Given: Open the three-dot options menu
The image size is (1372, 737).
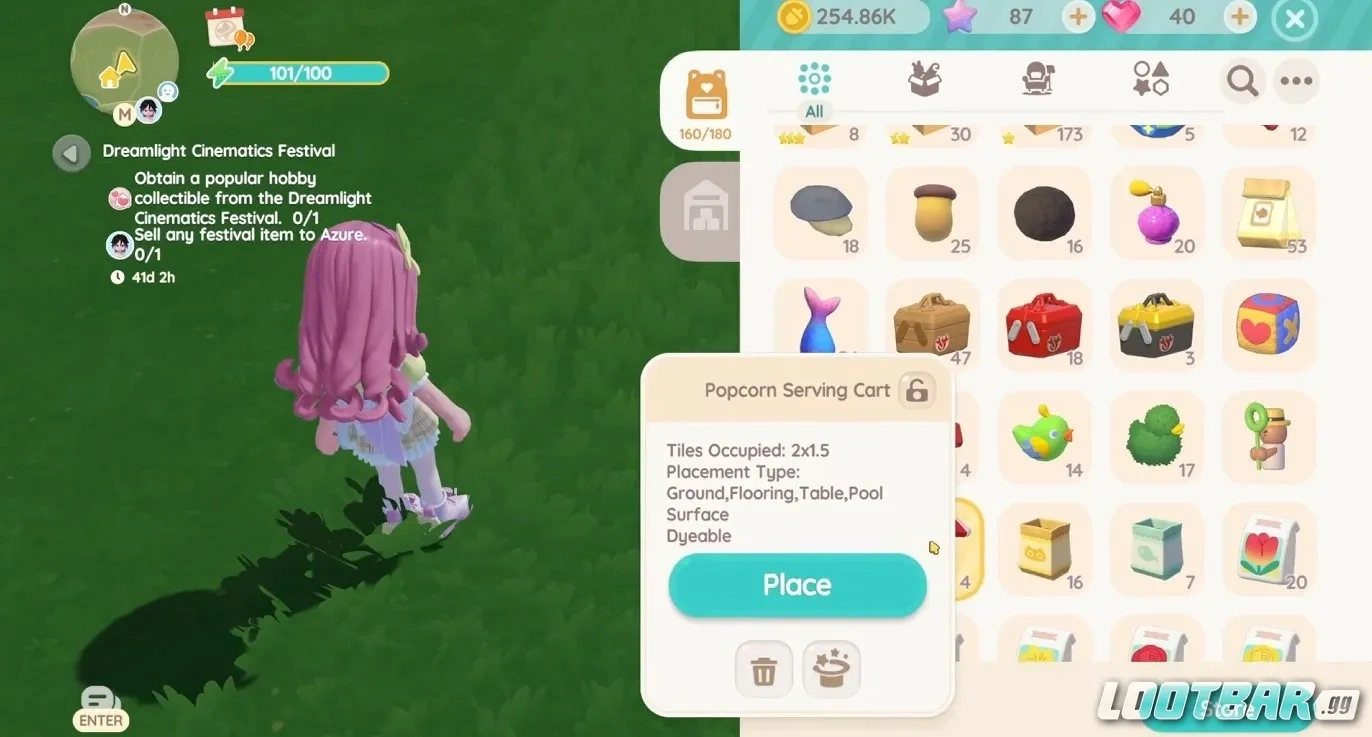Looking at the screenshot, I should (x=1296, y=81).
